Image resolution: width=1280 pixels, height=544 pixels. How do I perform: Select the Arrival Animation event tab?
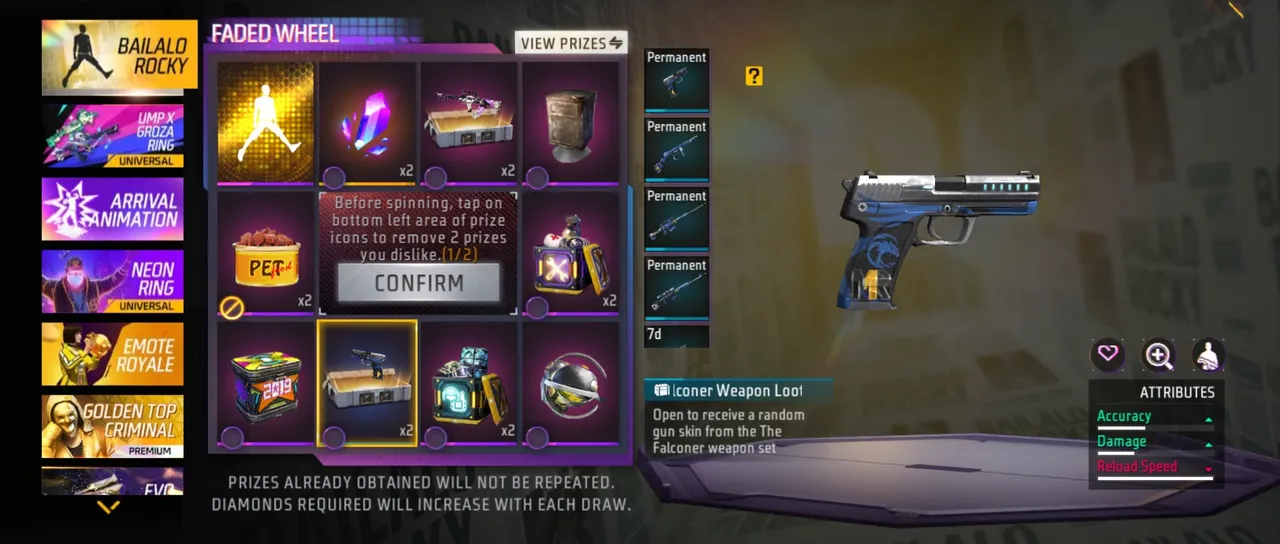point(113,209)
